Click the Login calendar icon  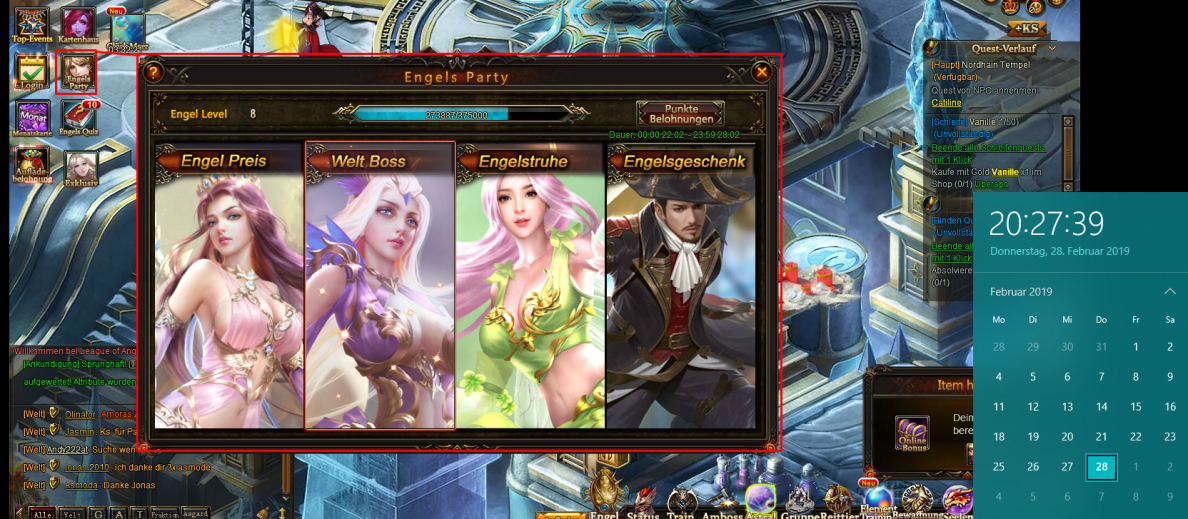31,72
